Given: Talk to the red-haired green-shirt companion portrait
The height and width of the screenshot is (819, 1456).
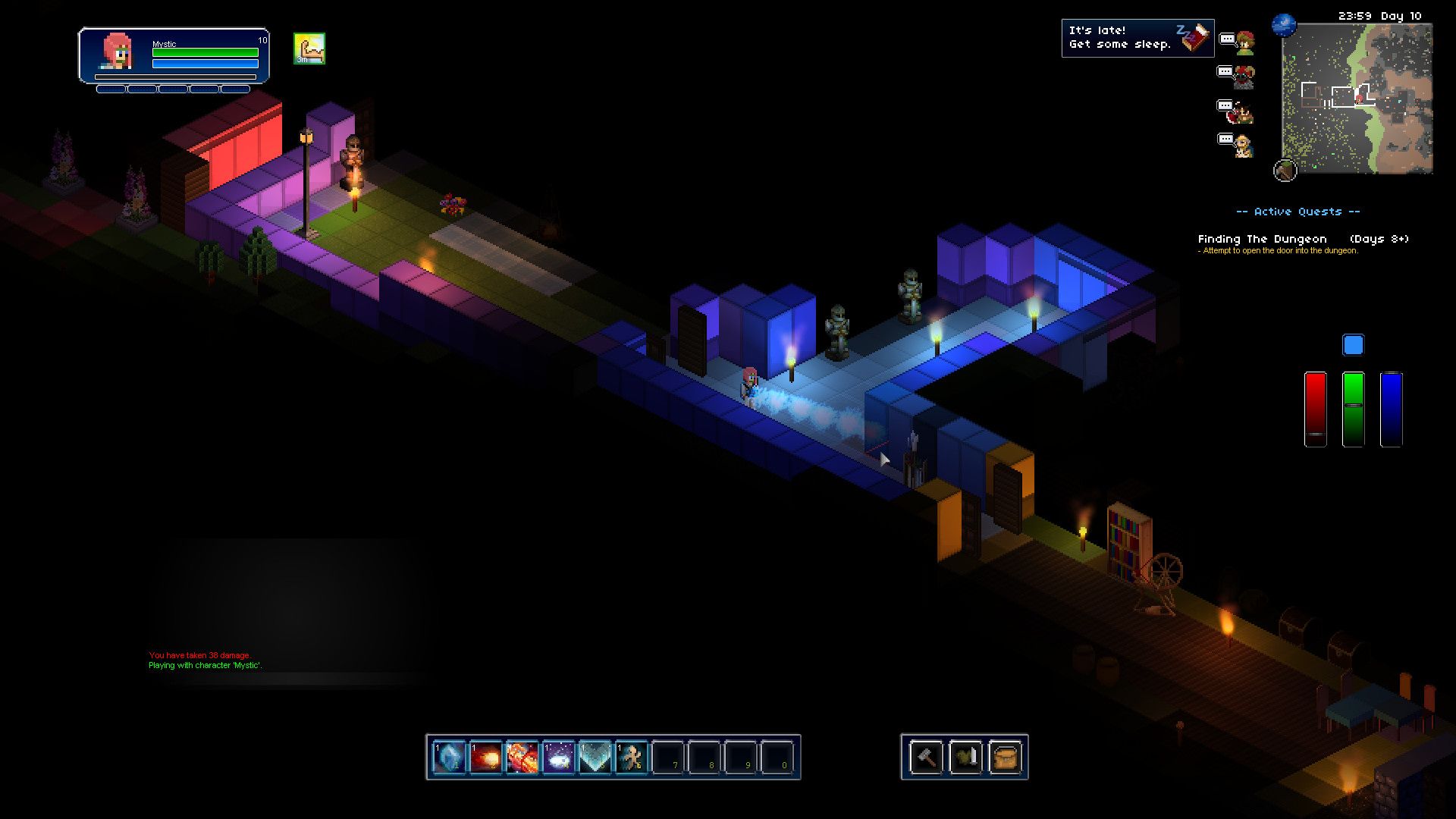Looking at the screenshot, I should pos(1244,43).
